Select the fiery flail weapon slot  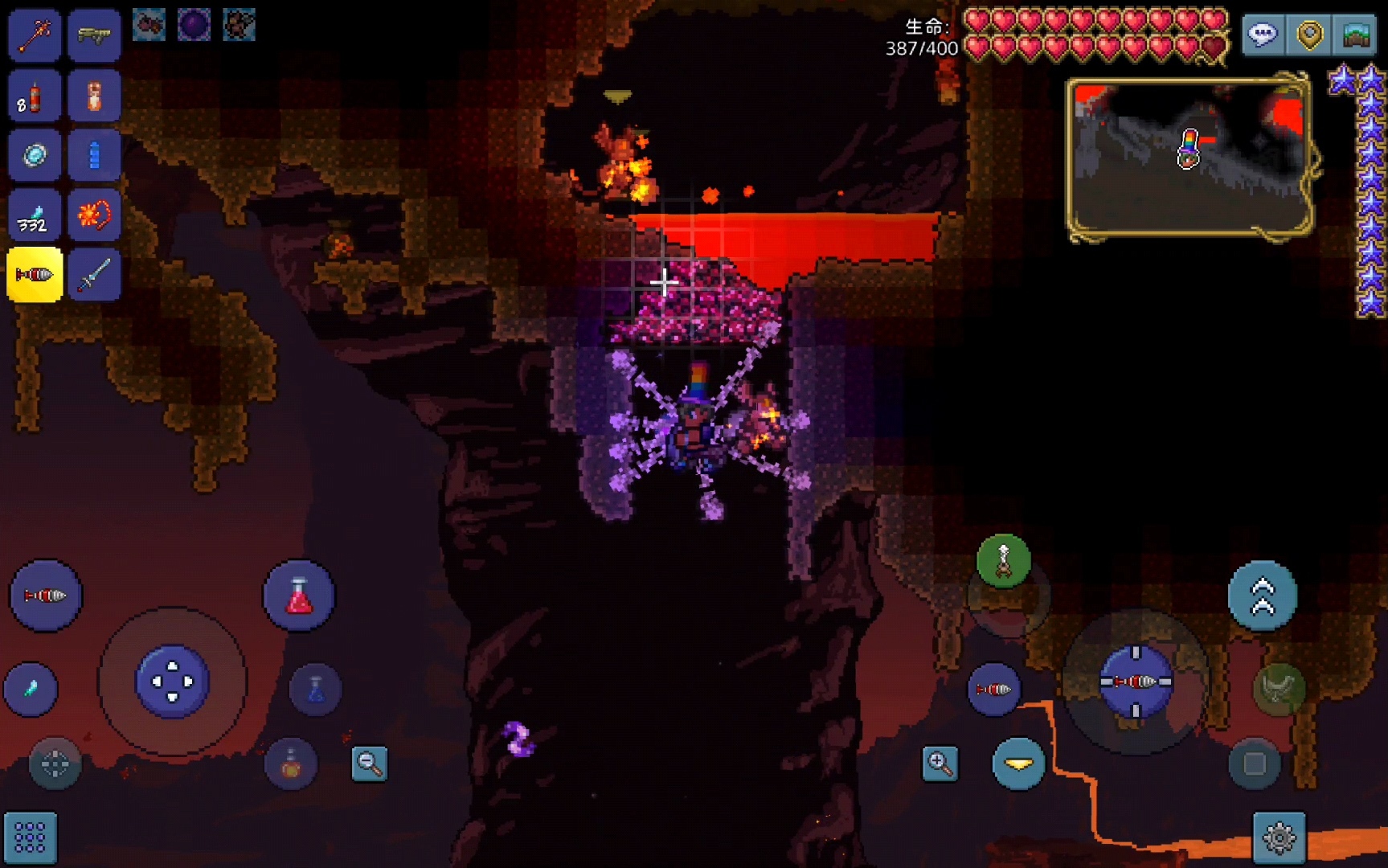coord(94,215)
